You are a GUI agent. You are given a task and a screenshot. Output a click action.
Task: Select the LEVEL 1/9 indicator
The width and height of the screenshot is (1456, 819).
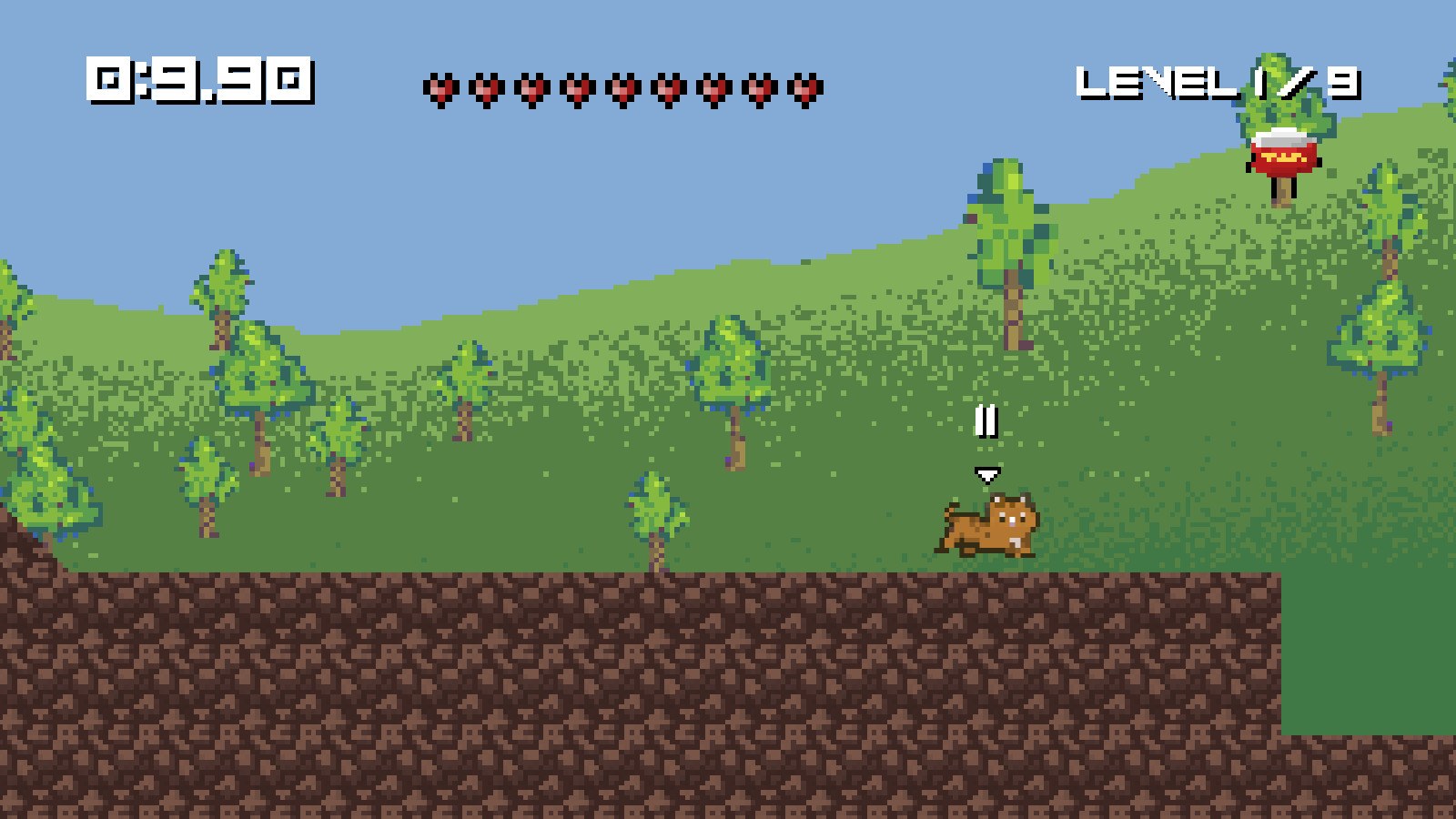click(x=1219, y=82)
